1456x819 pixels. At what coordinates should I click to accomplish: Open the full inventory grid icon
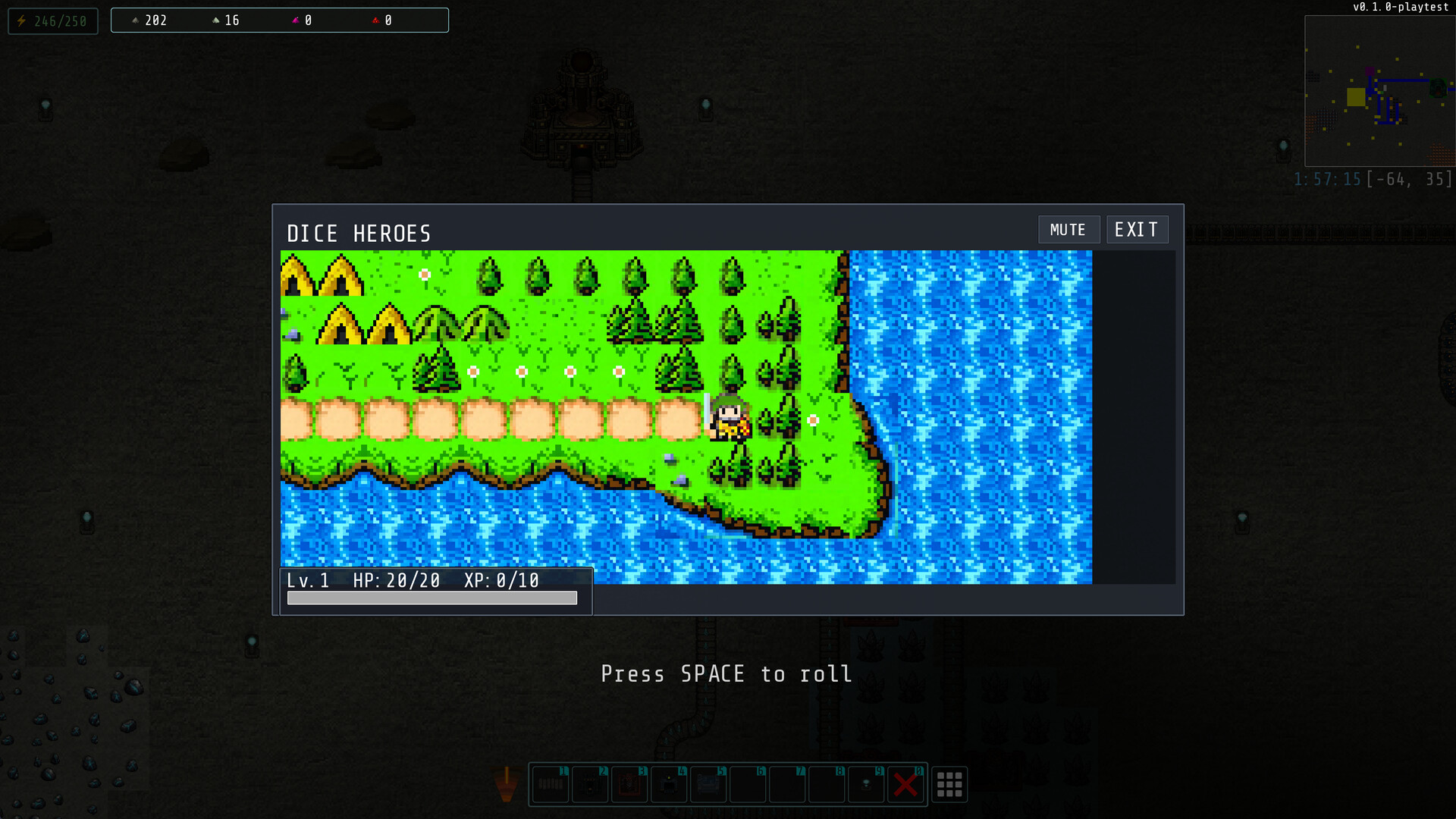(949, 785)
